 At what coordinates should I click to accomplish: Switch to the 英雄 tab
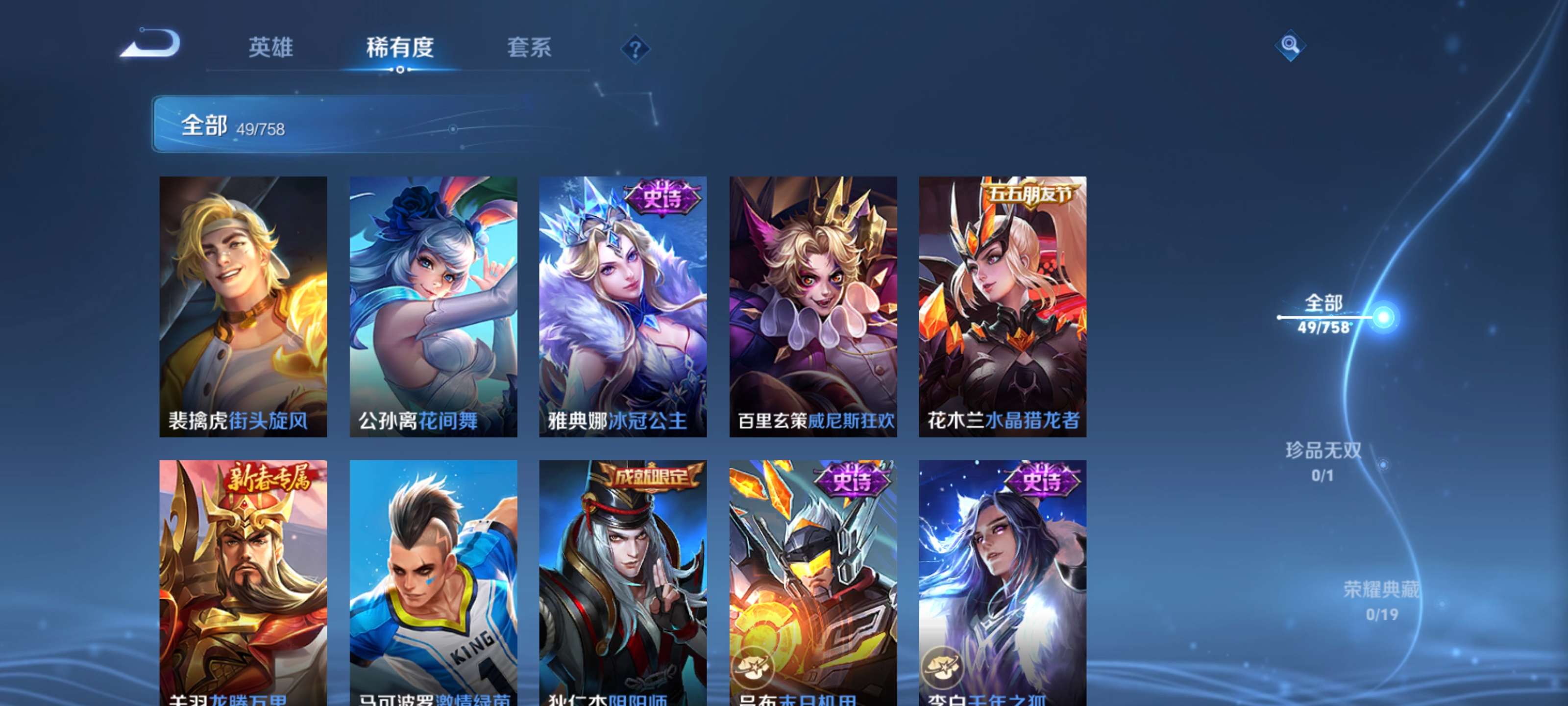(x=271, y=49)
